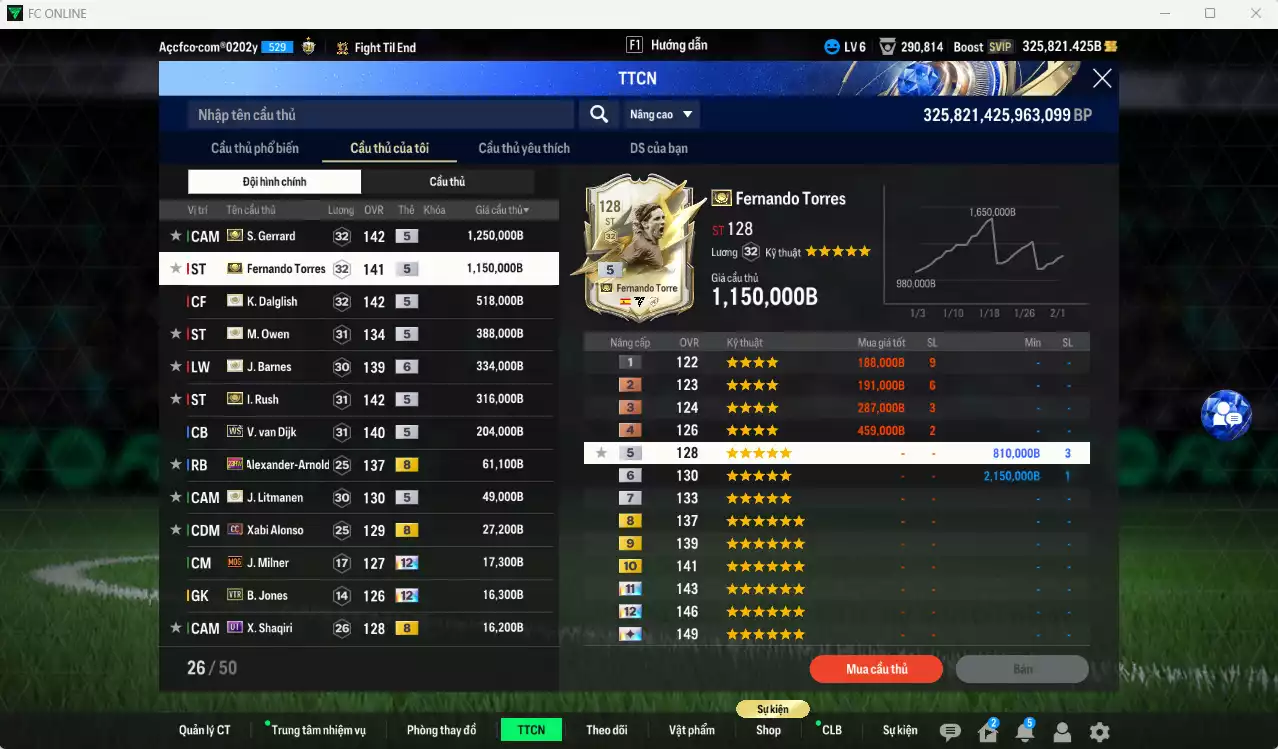The image size is (1278, 749).
Task: Minimize the FC ONLINE window
Action: click(1164, 13)
